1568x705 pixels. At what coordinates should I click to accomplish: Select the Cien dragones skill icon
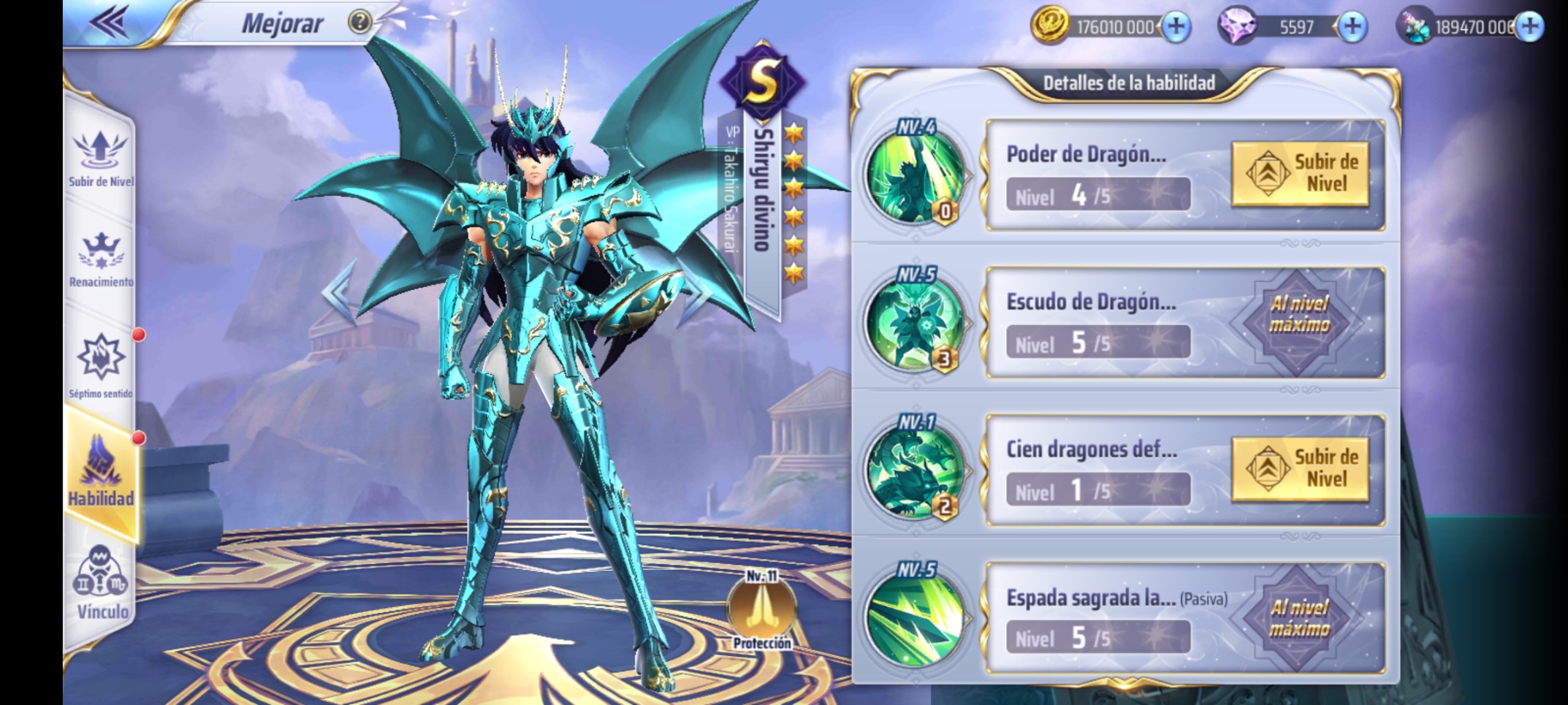914,470
